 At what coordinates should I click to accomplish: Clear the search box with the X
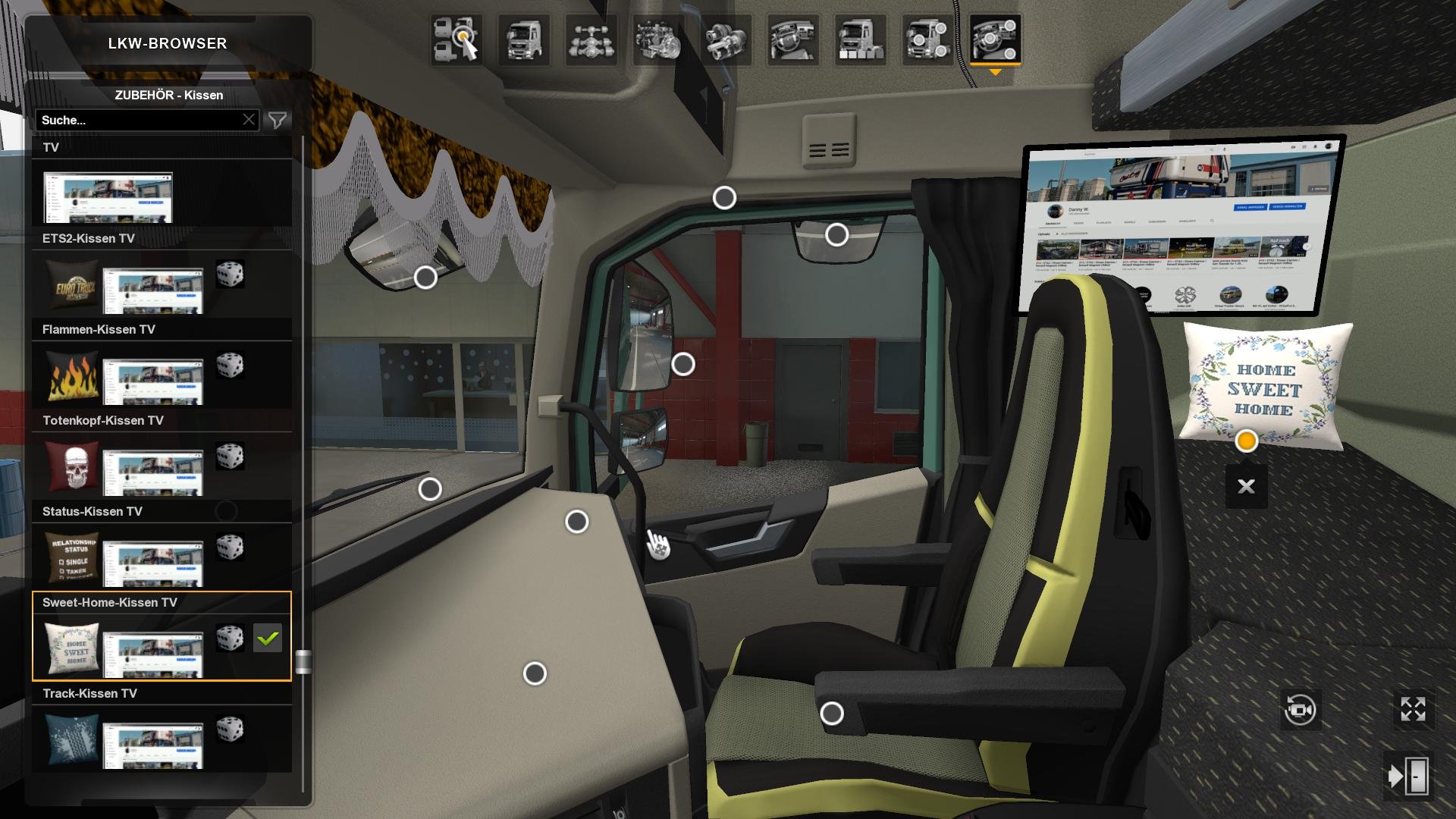(x=249, y=120)
